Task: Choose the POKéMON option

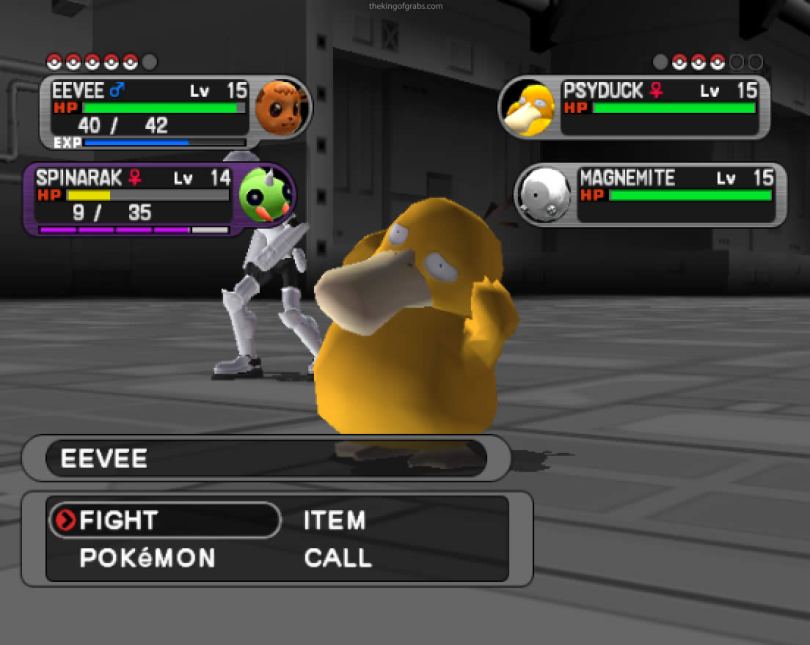Action: (x=147, y=558)
